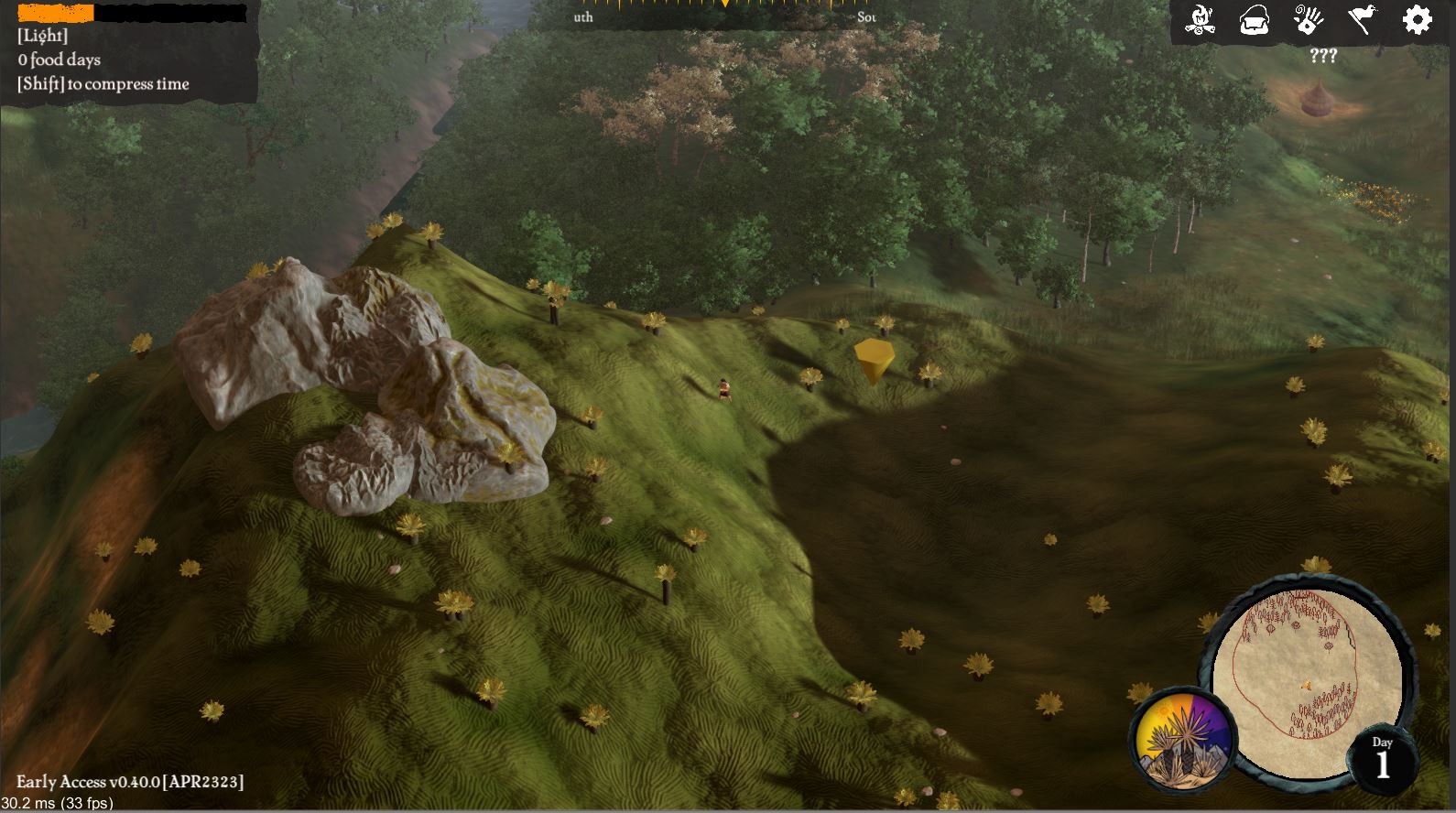Open the satchel bag inventory
Screen dimensions: 1456x813
coord(1254,20)
